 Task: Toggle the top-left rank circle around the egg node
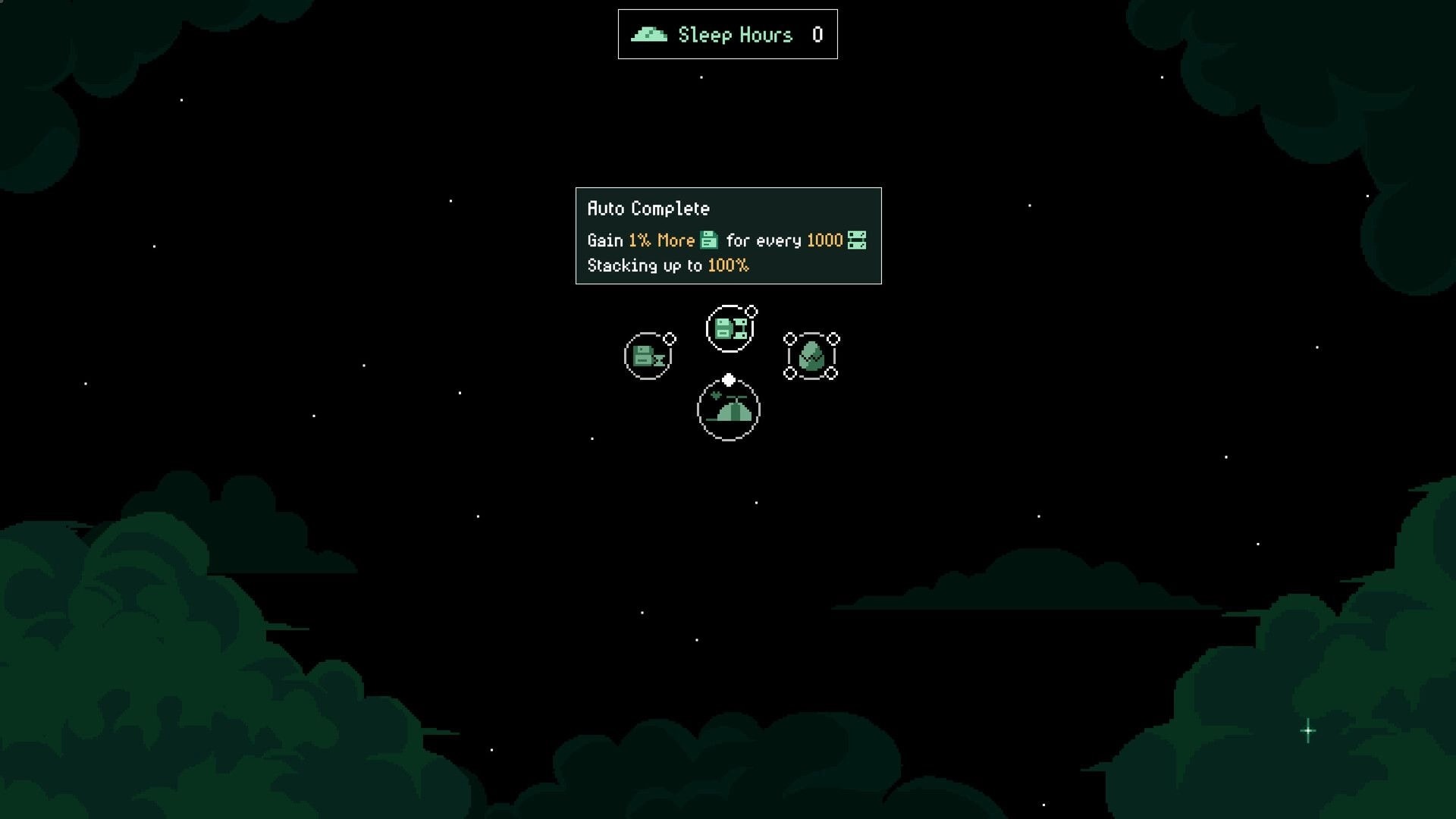click(x=789, y=339)
